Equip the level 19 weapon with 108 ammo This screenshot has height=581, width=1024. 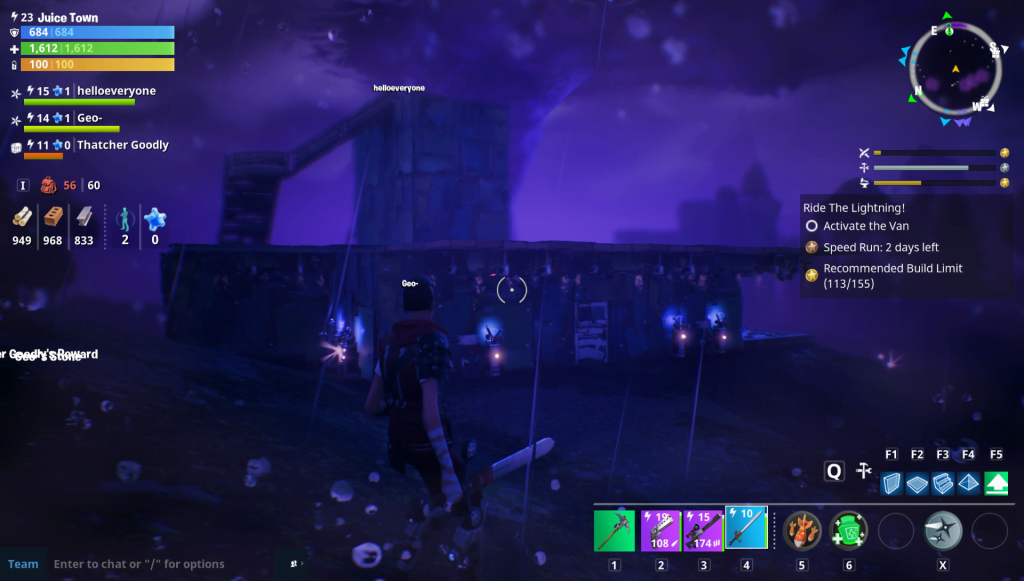[x=660, y=530]
